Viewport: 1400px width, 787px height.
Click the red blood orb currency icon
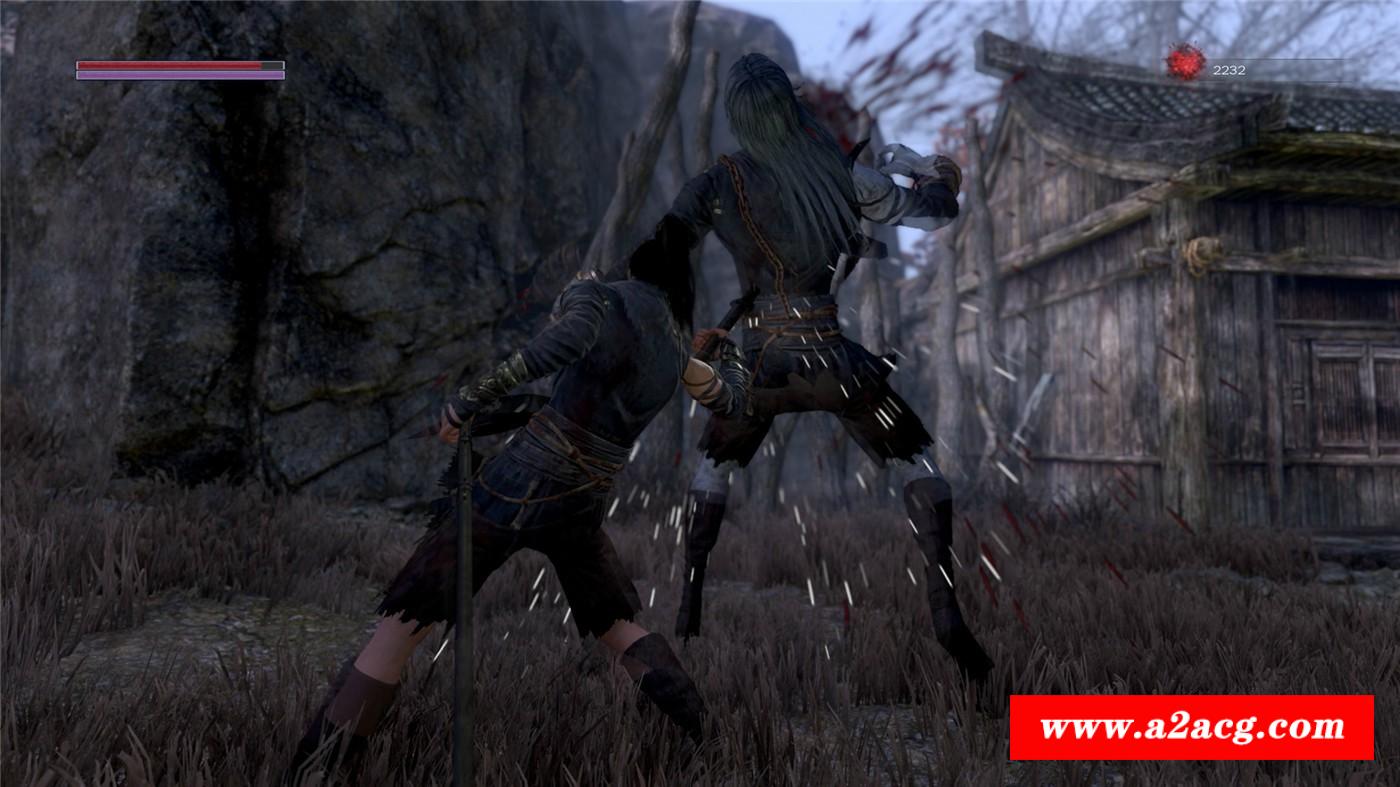click(1186, 62)
